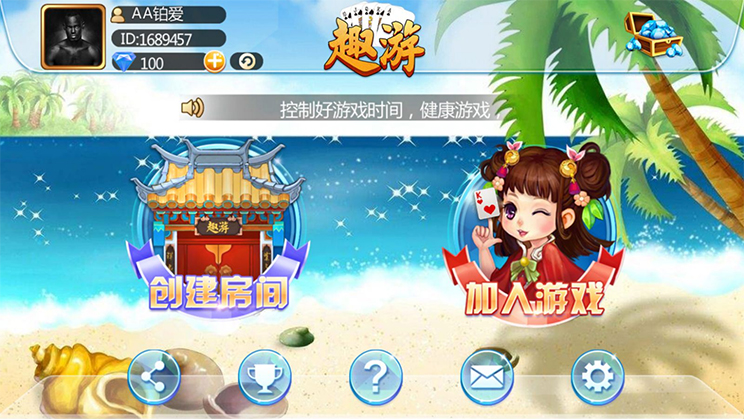The image size is (744, 419).
Task: Click the refresh arrow beside diamond count
Action: click(246, 62)
